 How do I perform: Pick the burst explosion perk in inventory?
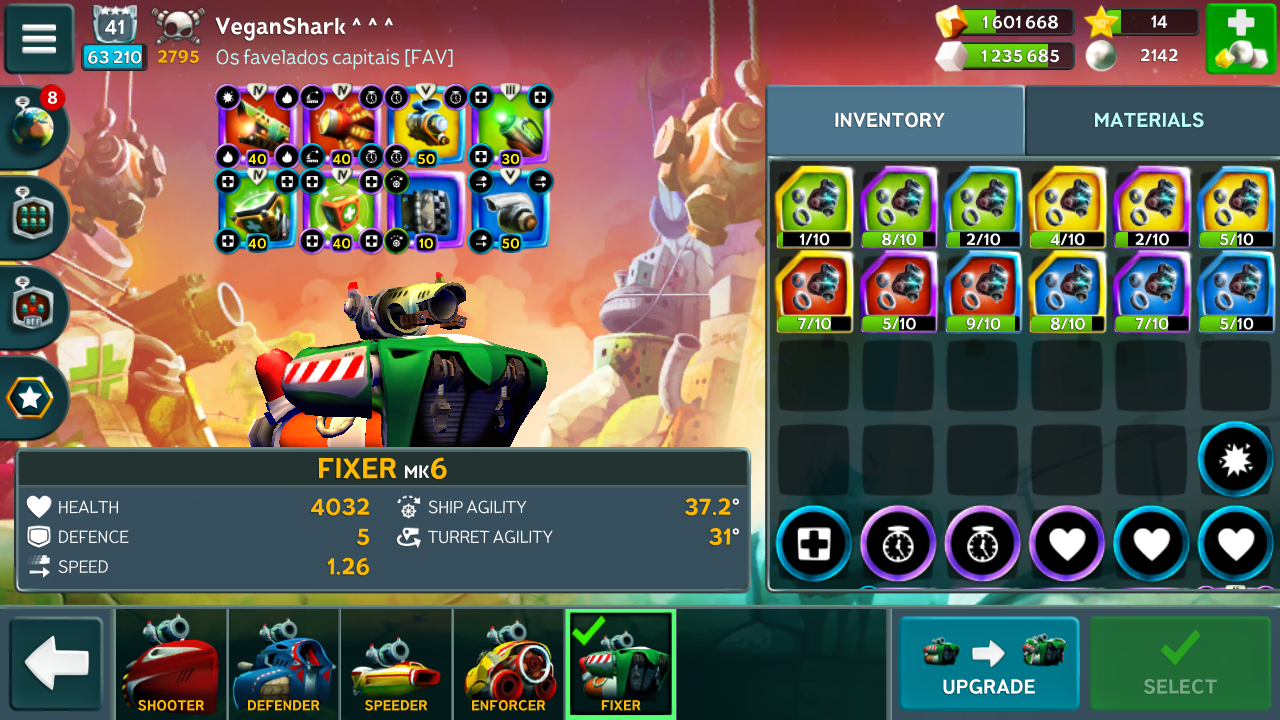point(1235,459)
